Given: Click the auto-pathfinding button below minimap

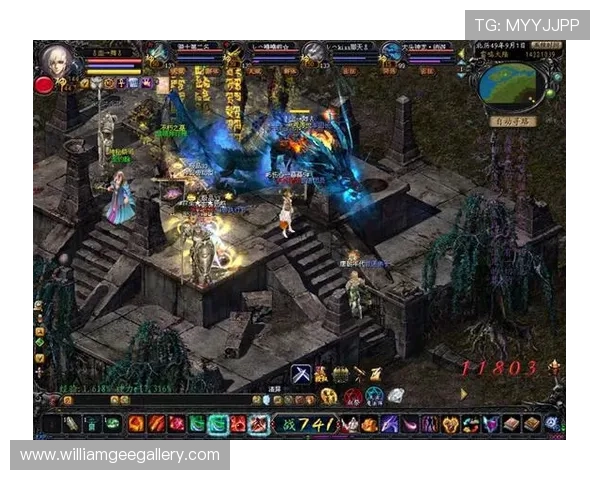Looking at the screenshot, I should click(x=514, y=121).
